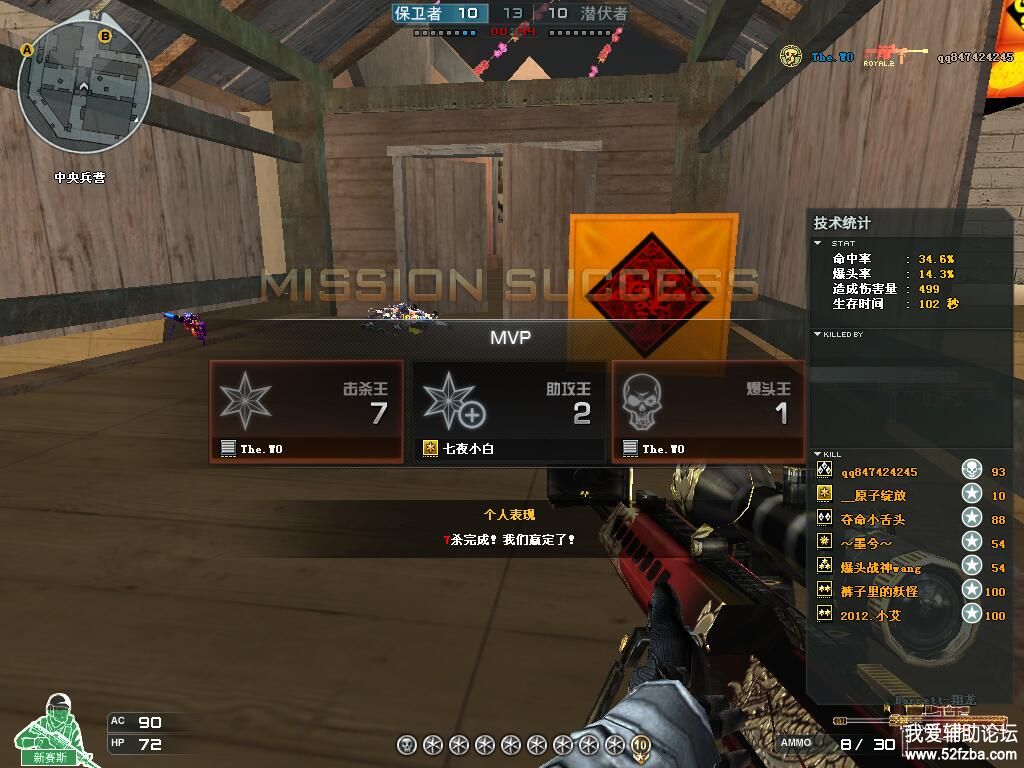
Task: Choose the 助攻王 card for 七夜小白
Action: click(x=509, y=411)
